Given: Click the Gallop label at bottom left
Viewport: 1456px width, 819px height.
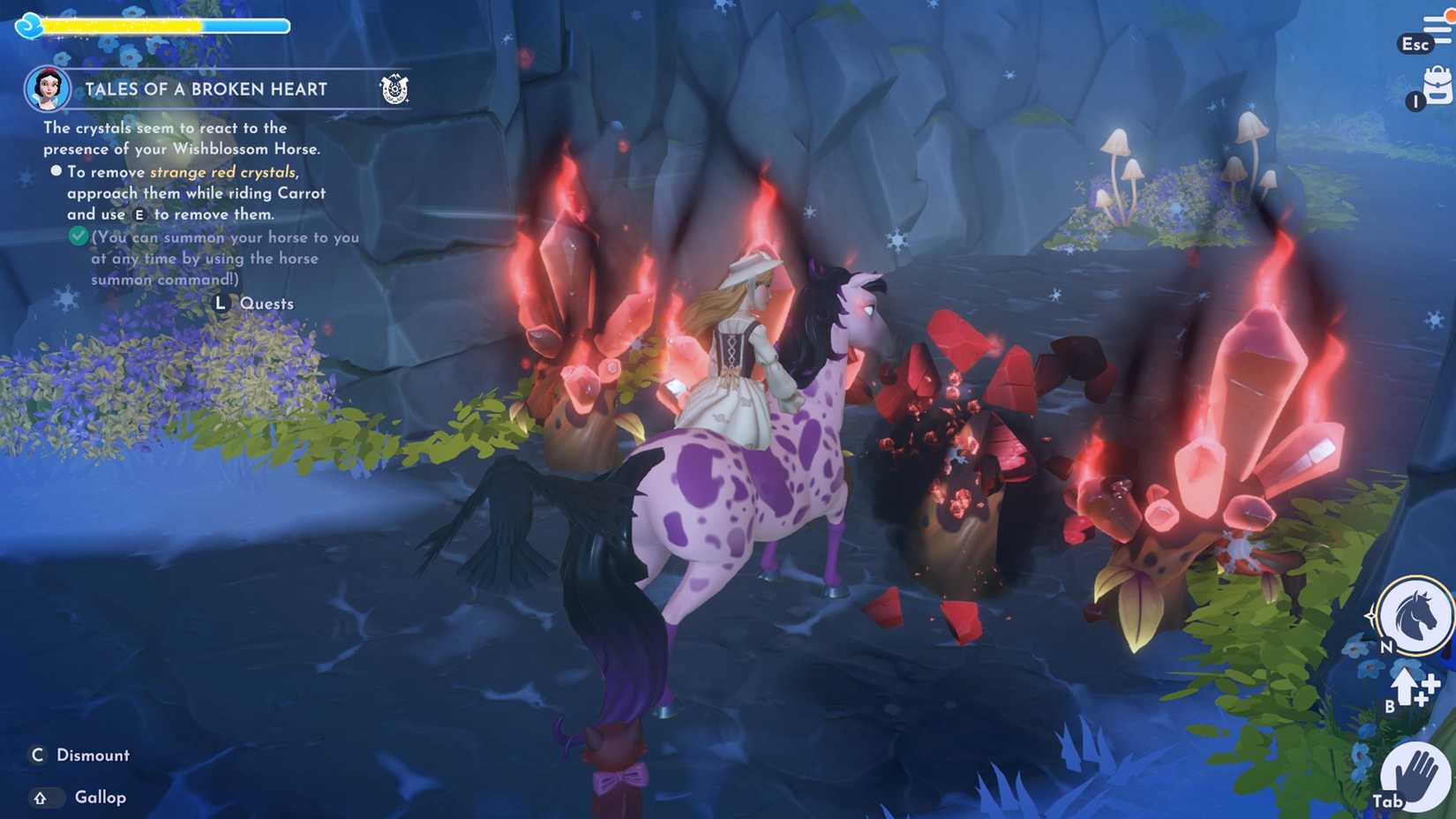Looking at the screenshot, I should pos(100,797).
